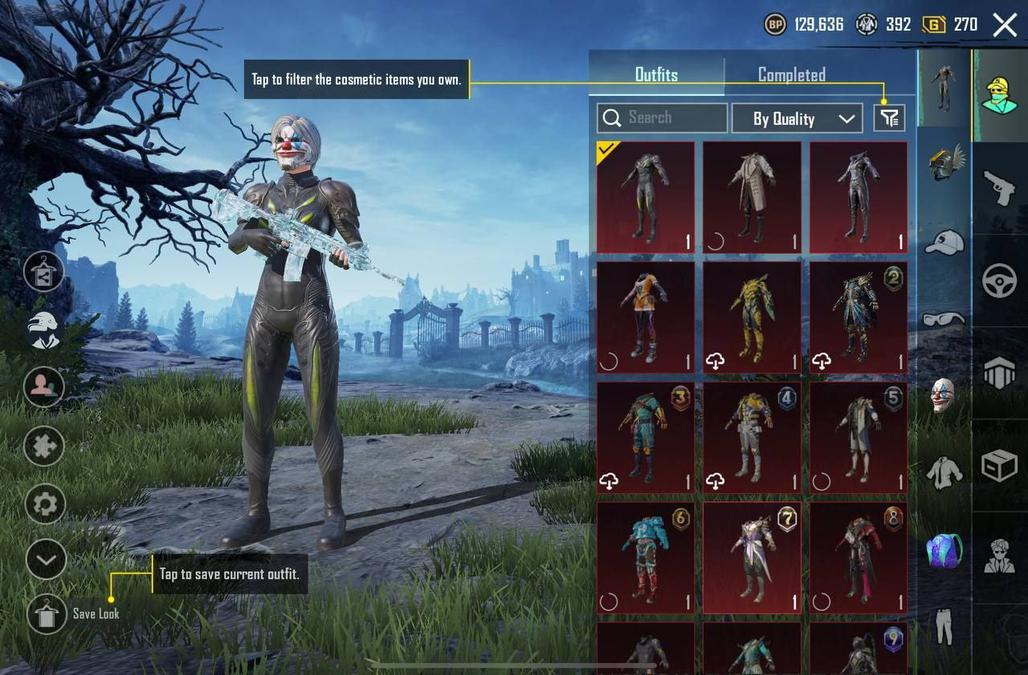Click the puzzle piece icon
Screen dimensions: 1028x675
point(45,445)
